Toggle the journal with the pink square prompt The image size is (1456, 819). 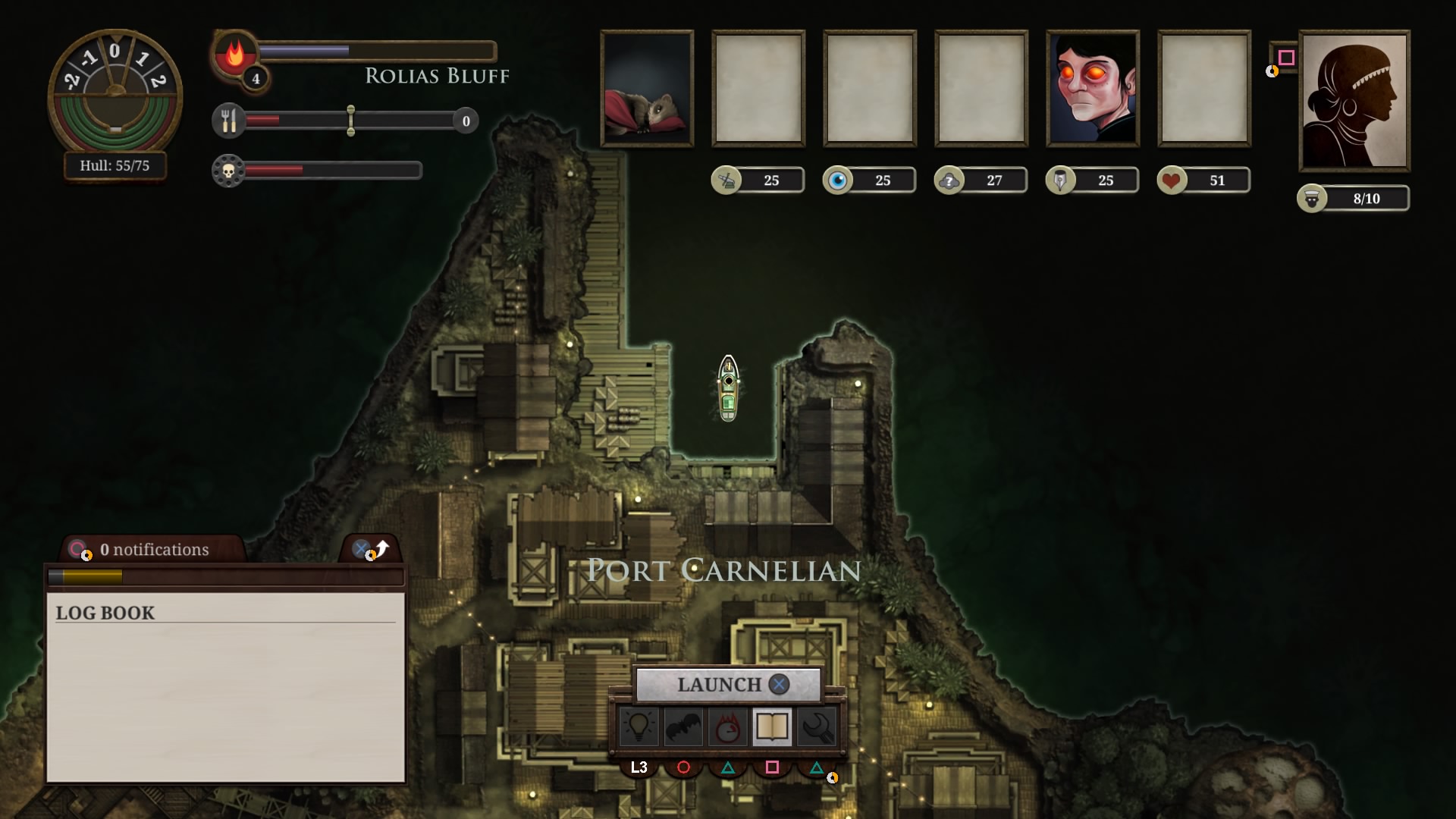(x=772, y=767)
